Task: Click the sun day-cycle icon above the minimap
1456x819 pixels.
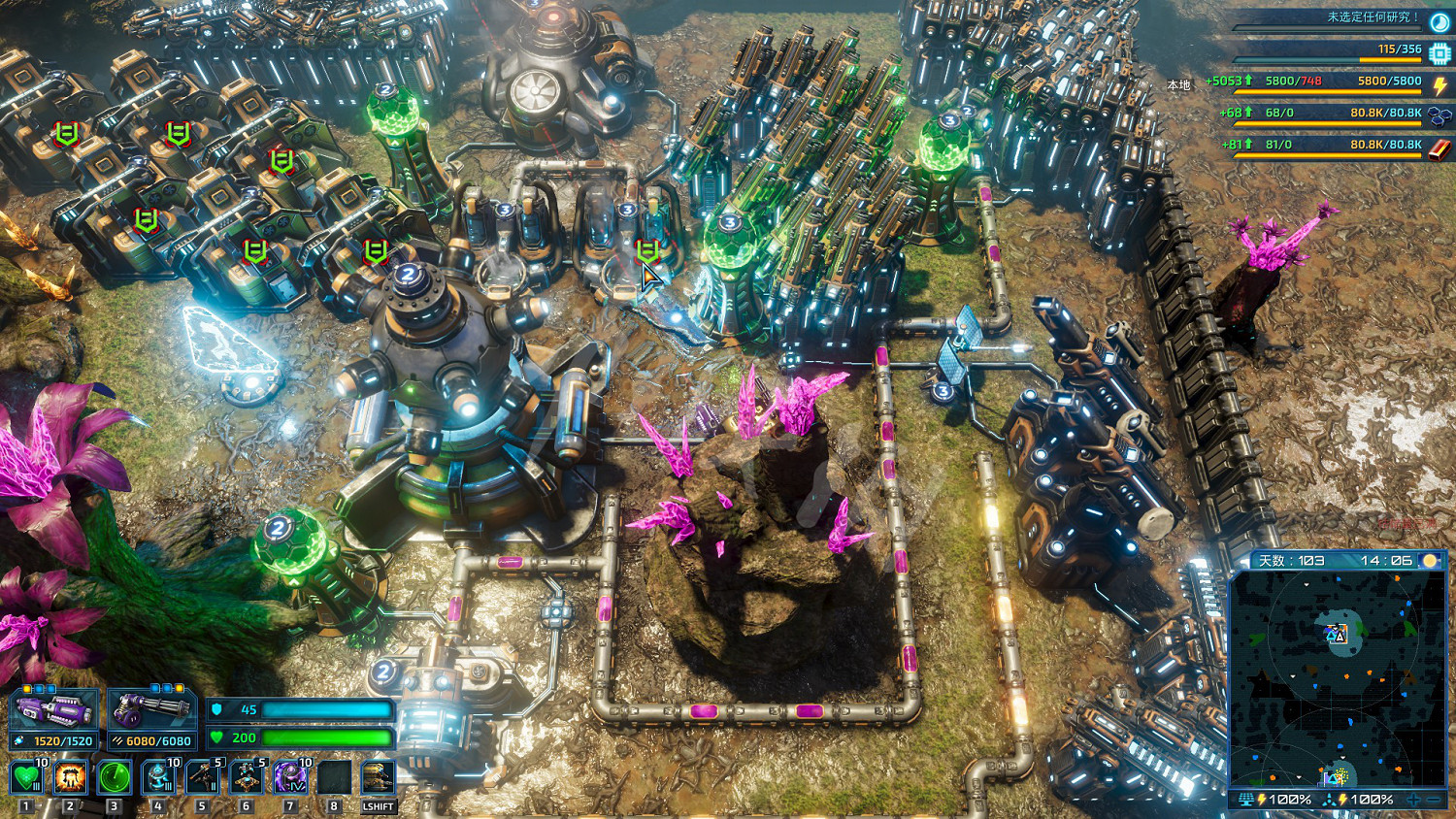Action: pos(1430,561)
